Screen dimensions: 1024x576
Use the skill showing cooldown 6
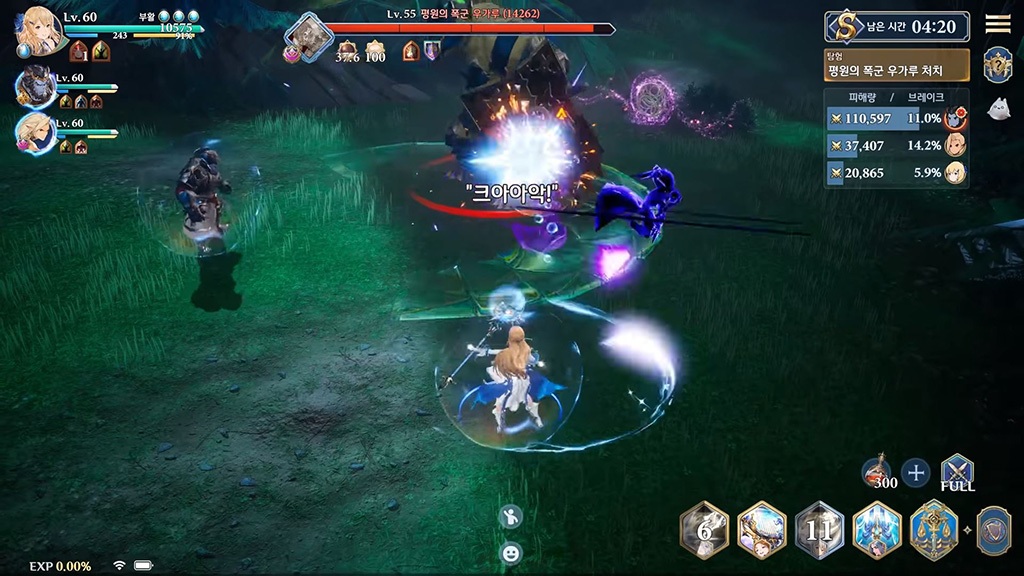pyautogui.click(x=704, y=530)
